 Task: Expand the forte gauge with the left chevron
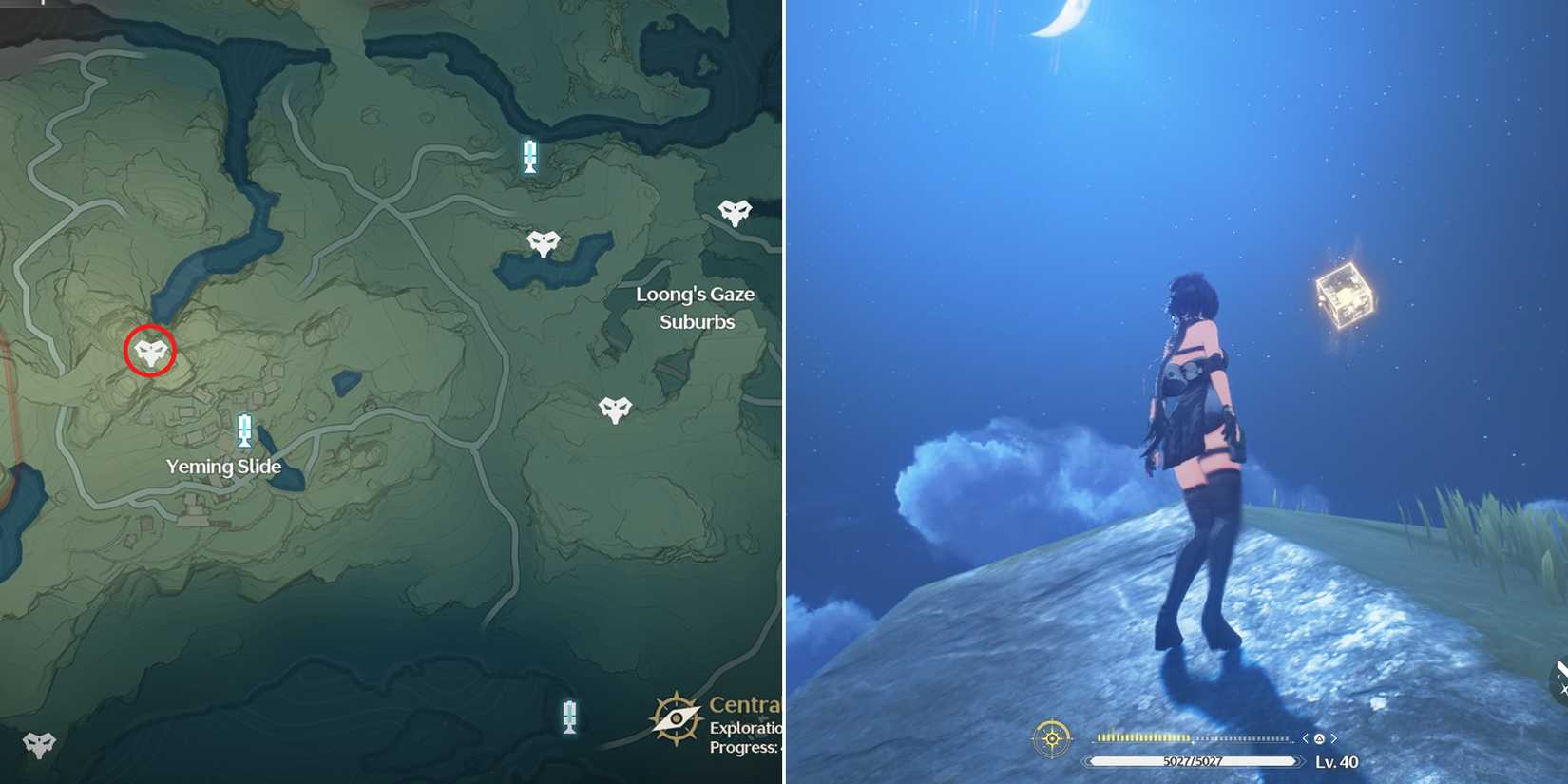[1305, 738]
